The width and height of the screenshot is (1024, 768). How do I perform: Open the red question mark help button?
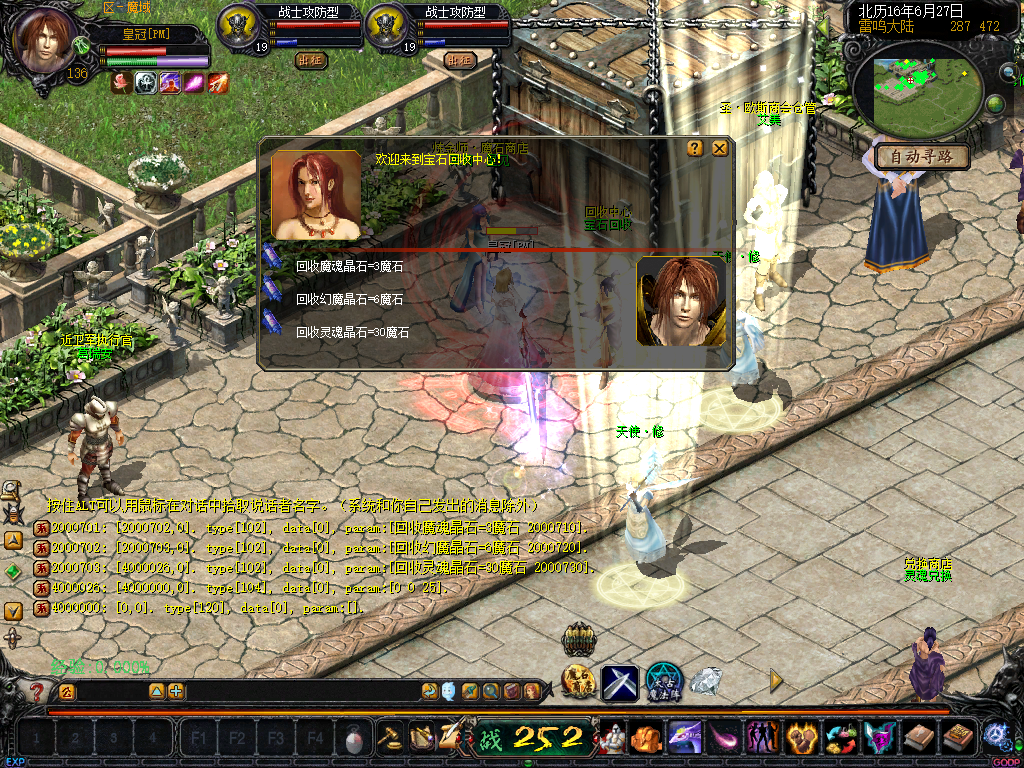pyautogui.click(x=38, y=691)
